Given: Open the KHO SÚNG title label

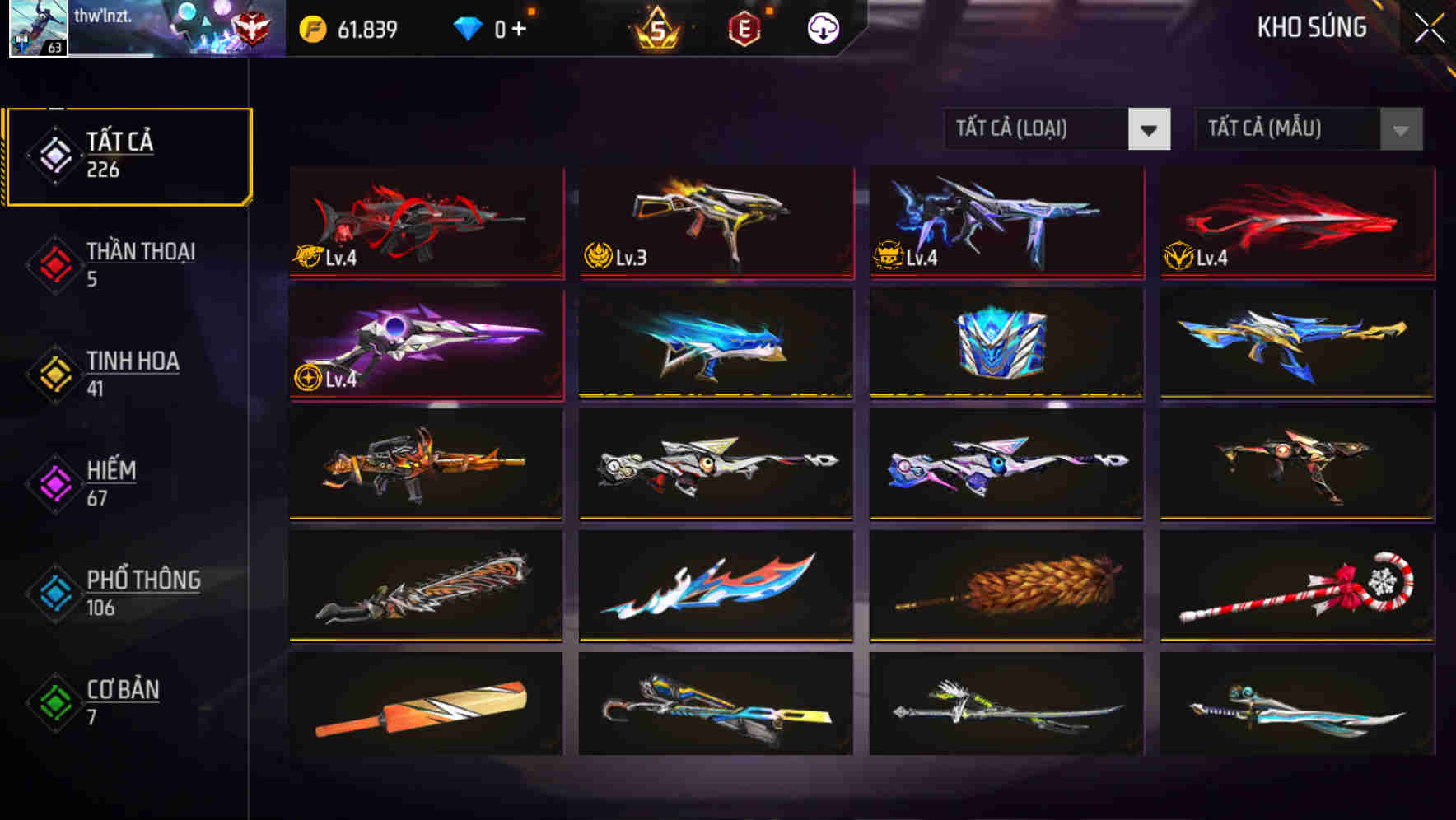Looking at the screenshot, I should 1312,27.
